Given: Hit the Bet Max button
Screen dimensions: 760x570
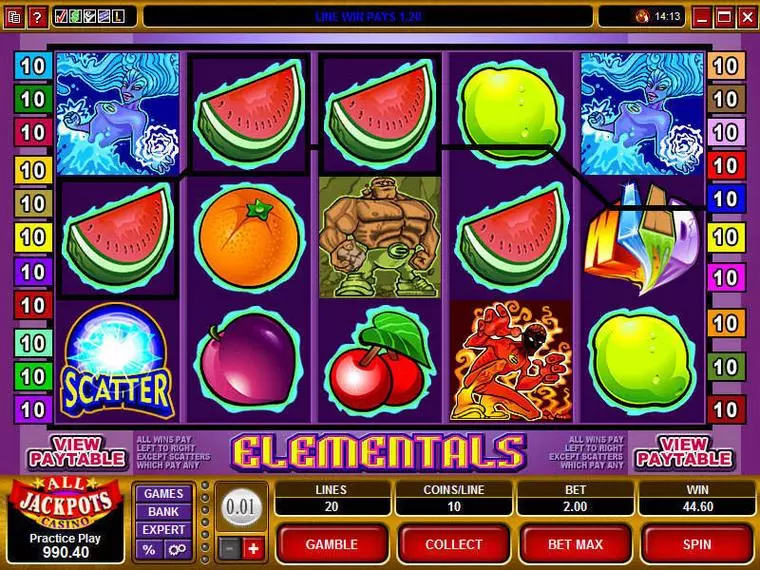Looking at the screenshot, I should (x=574, y=544).
